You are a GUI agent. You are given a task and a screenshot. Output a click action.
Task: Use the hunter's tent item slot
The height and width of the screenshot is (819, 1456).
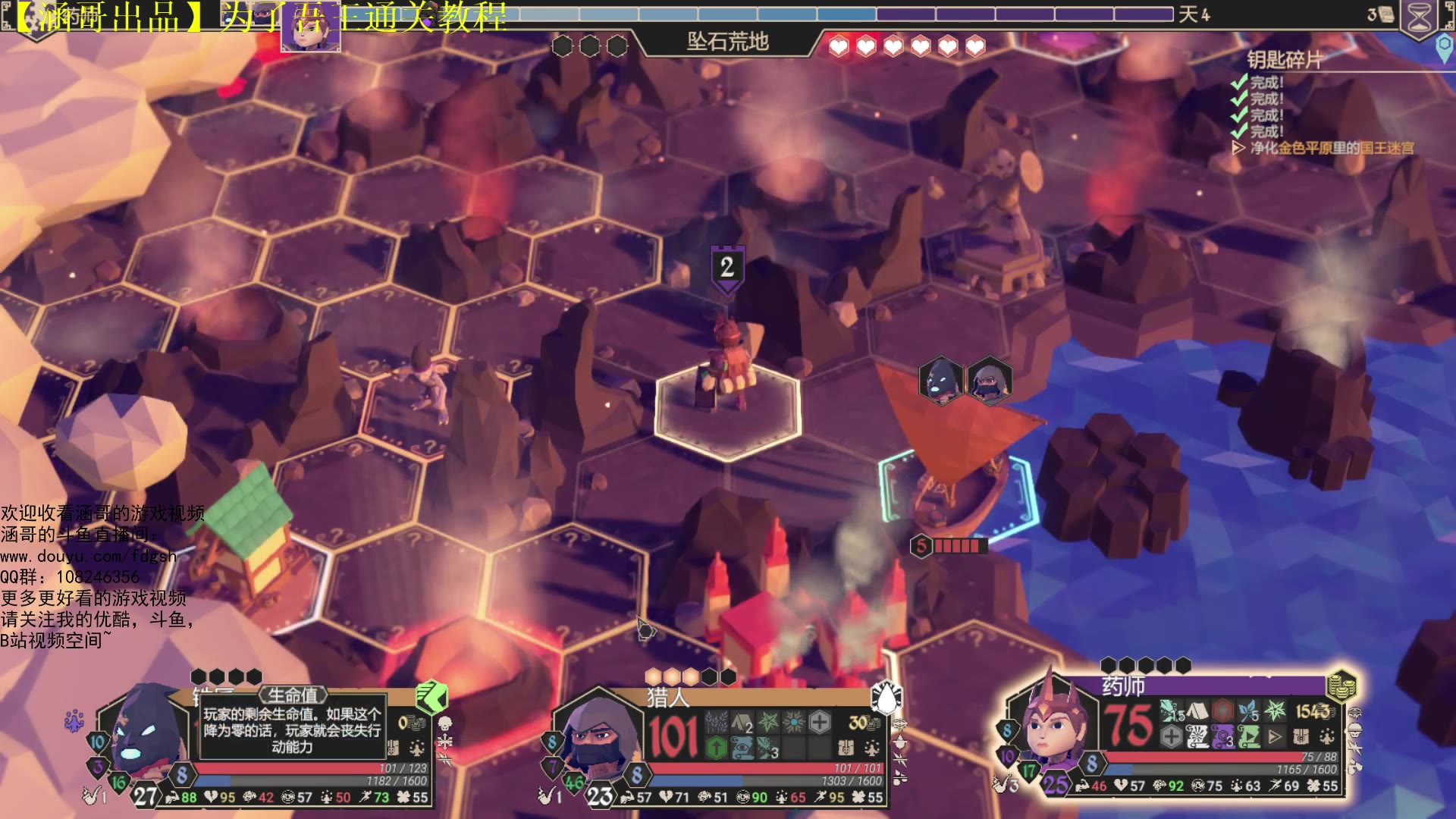coord(742,723)
